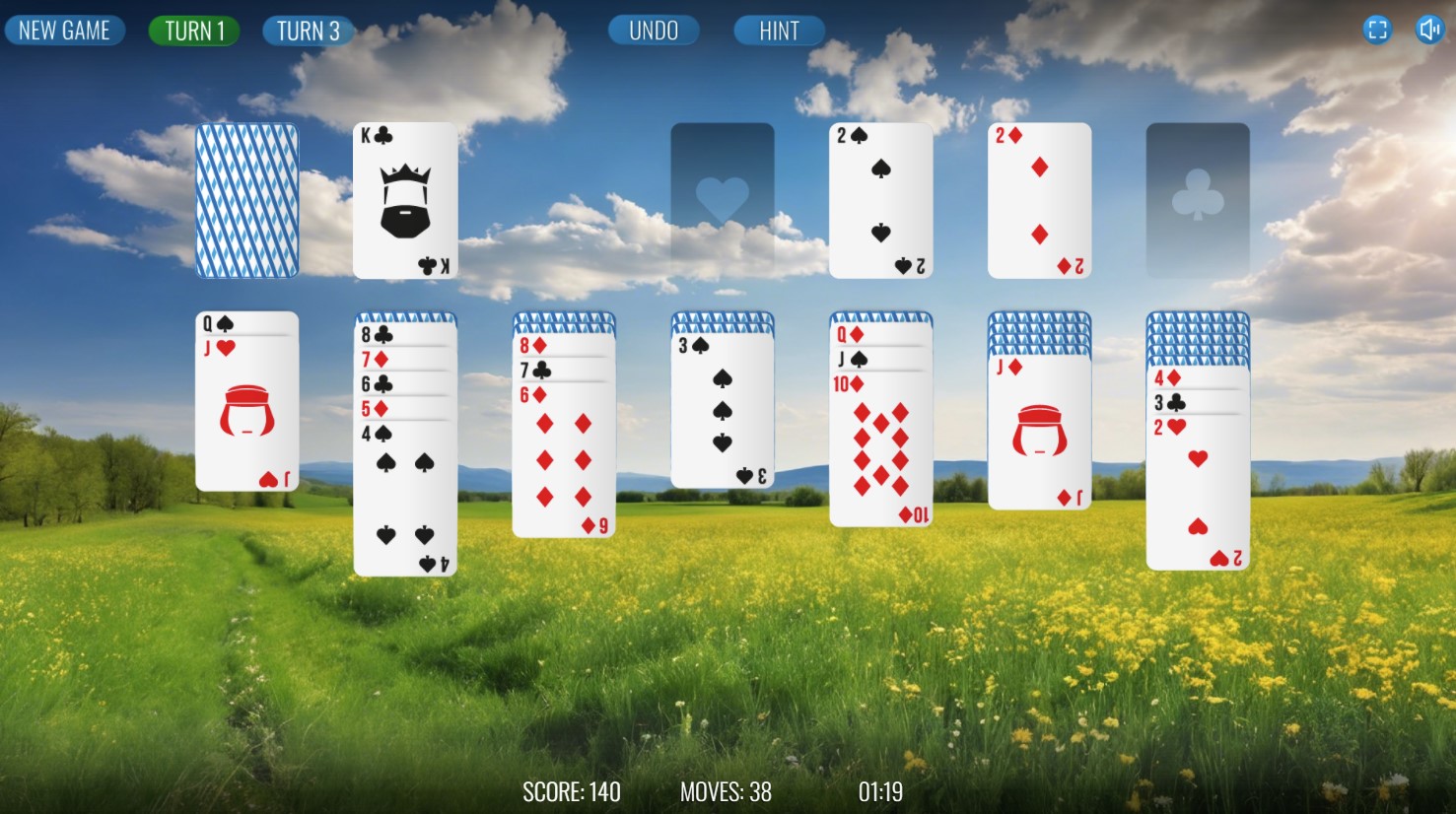Screen dimensions: 1456x814
Task: Switch to Turn 3 mode
Action: point(308,30)
